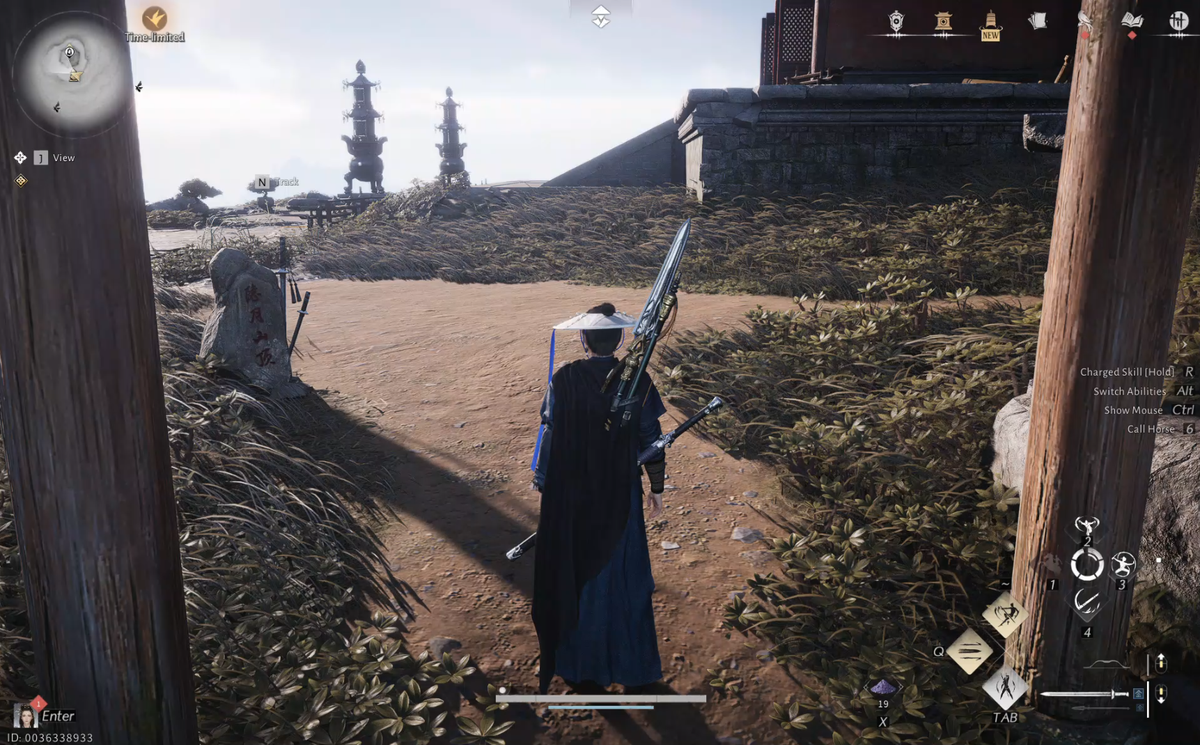The image size is (1200, 745).
Task: Open the stacked papers menu icon
Action: click(1037, 21)
